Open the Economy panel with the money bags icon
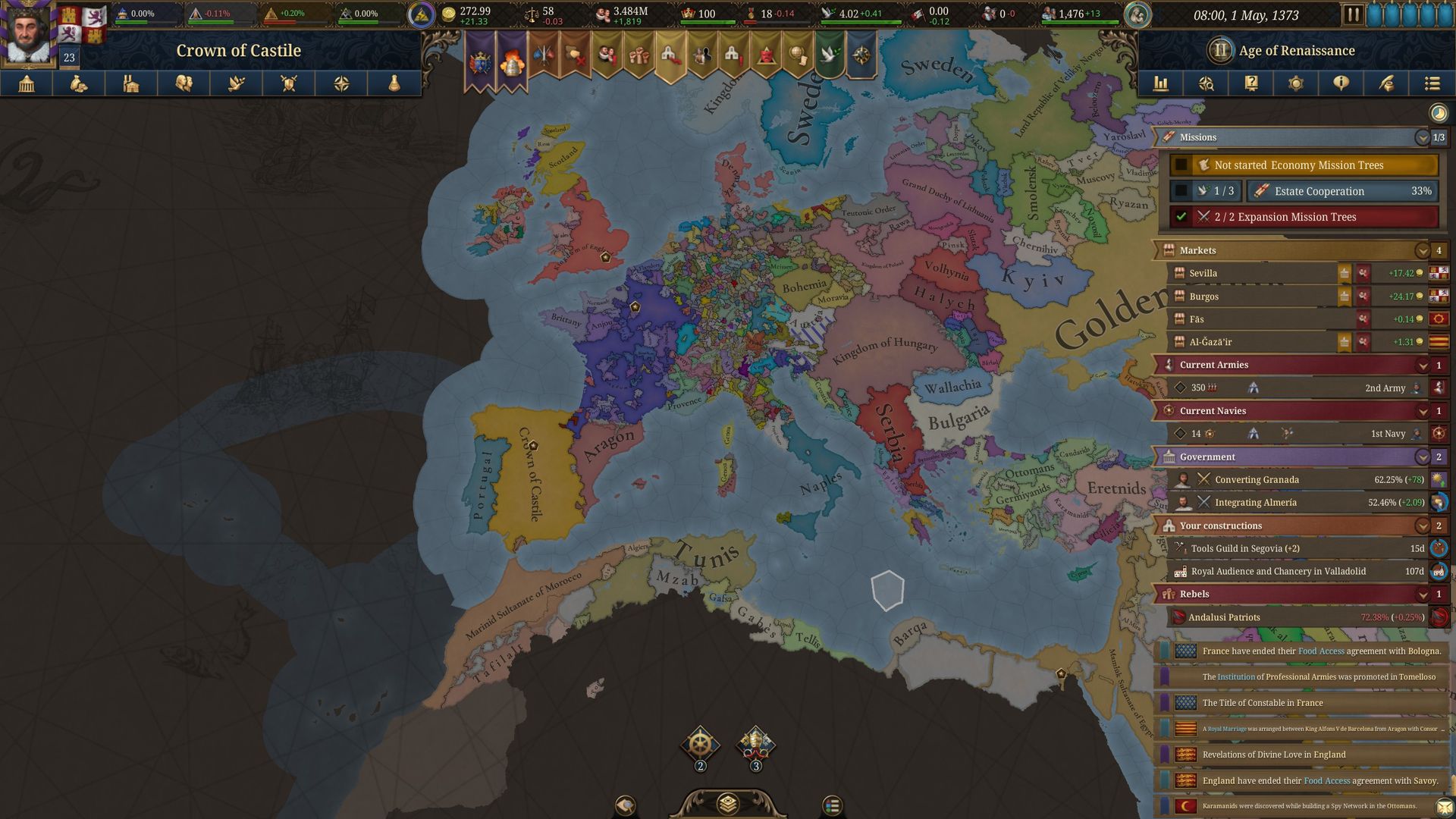The image size is (1456, 819). pos(80,84)
